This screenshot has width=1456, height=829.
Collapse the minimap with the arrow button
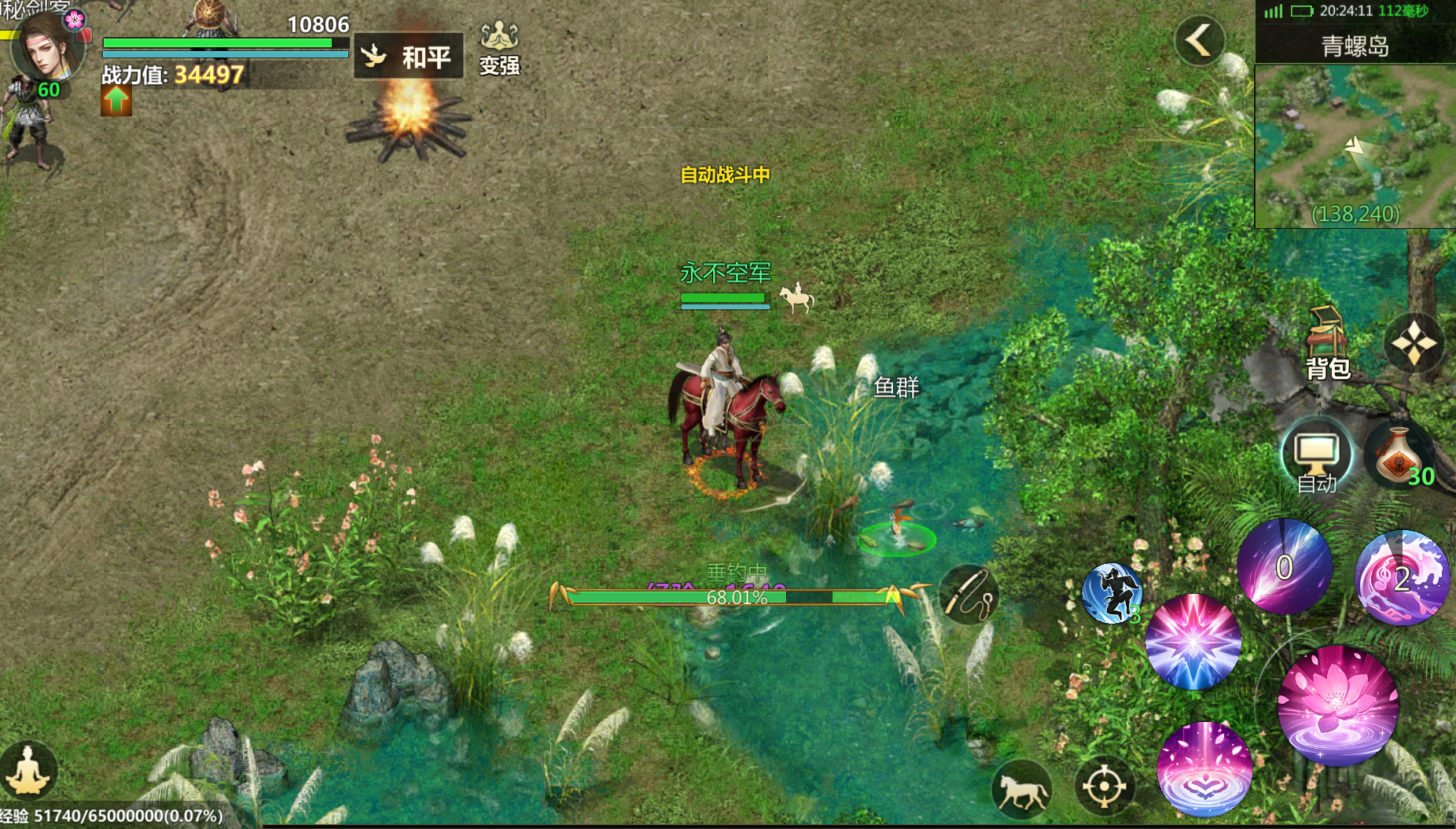(x=1199, y=39)
